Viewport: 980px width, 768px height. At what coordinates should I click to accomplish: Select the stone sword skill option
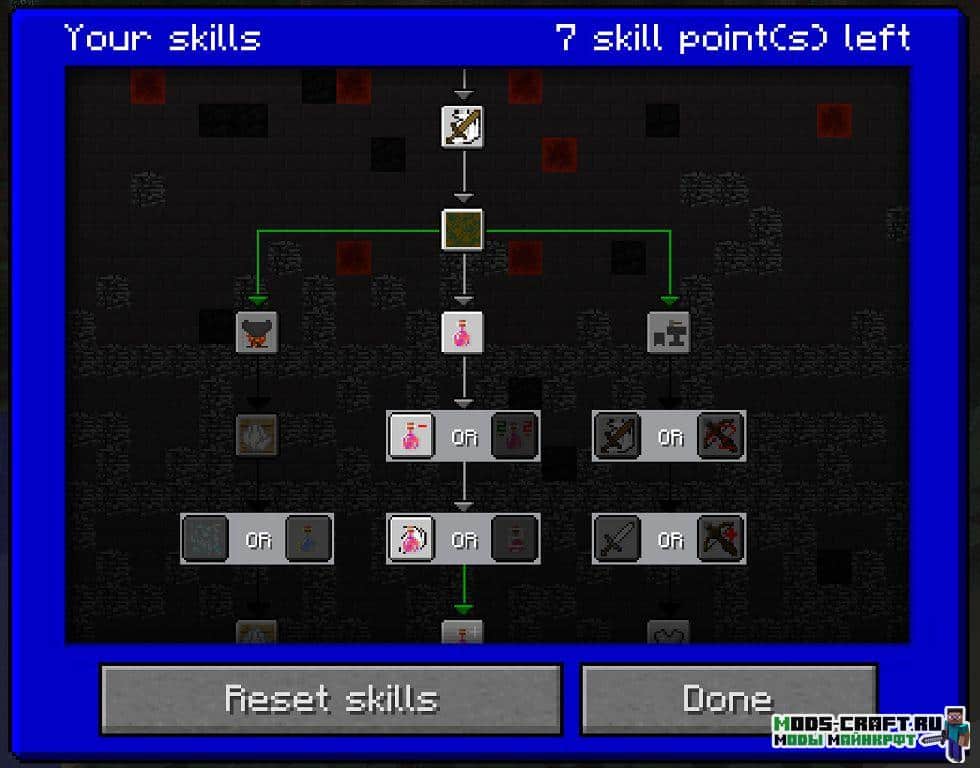(617, 539)
